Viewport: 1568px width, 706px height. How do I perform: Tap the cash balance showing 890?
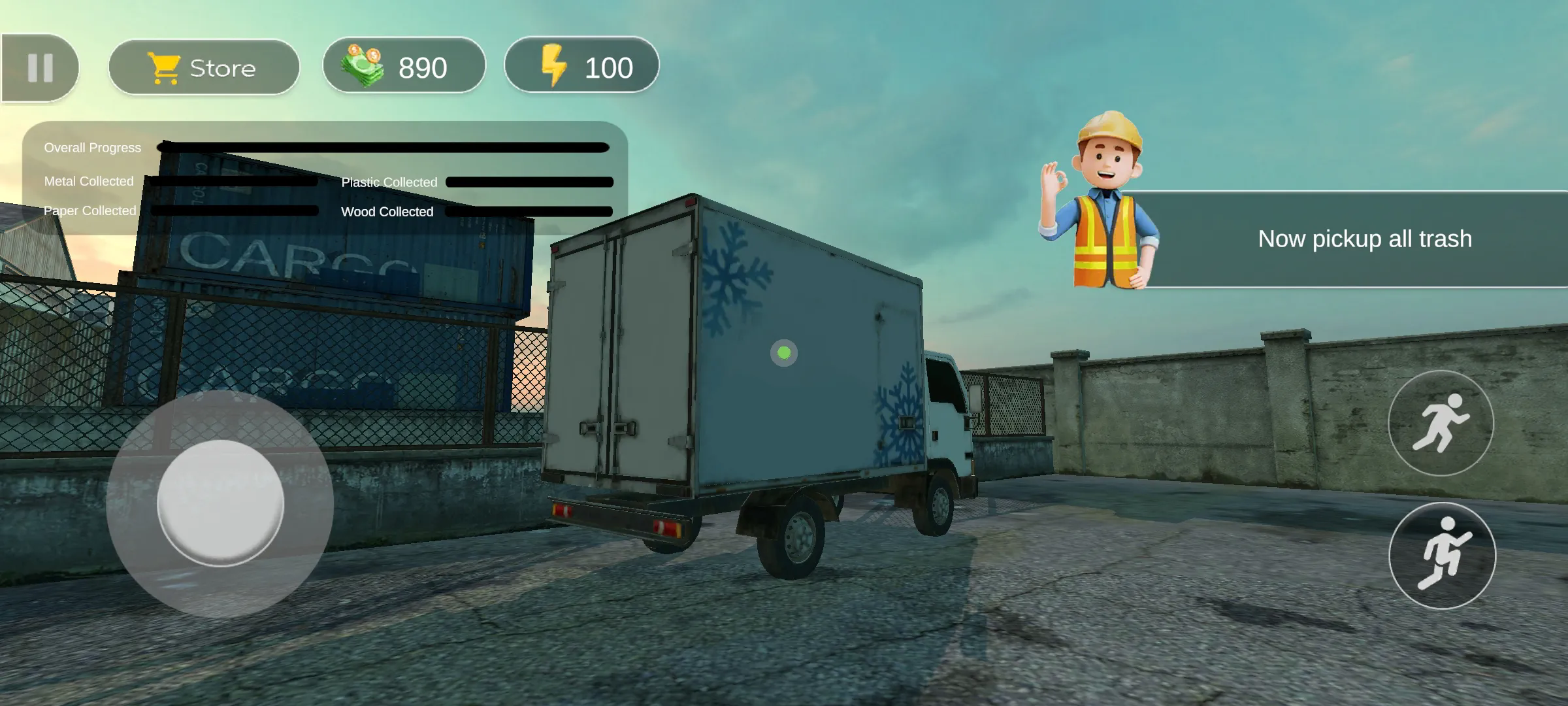[x=404, y=66]
